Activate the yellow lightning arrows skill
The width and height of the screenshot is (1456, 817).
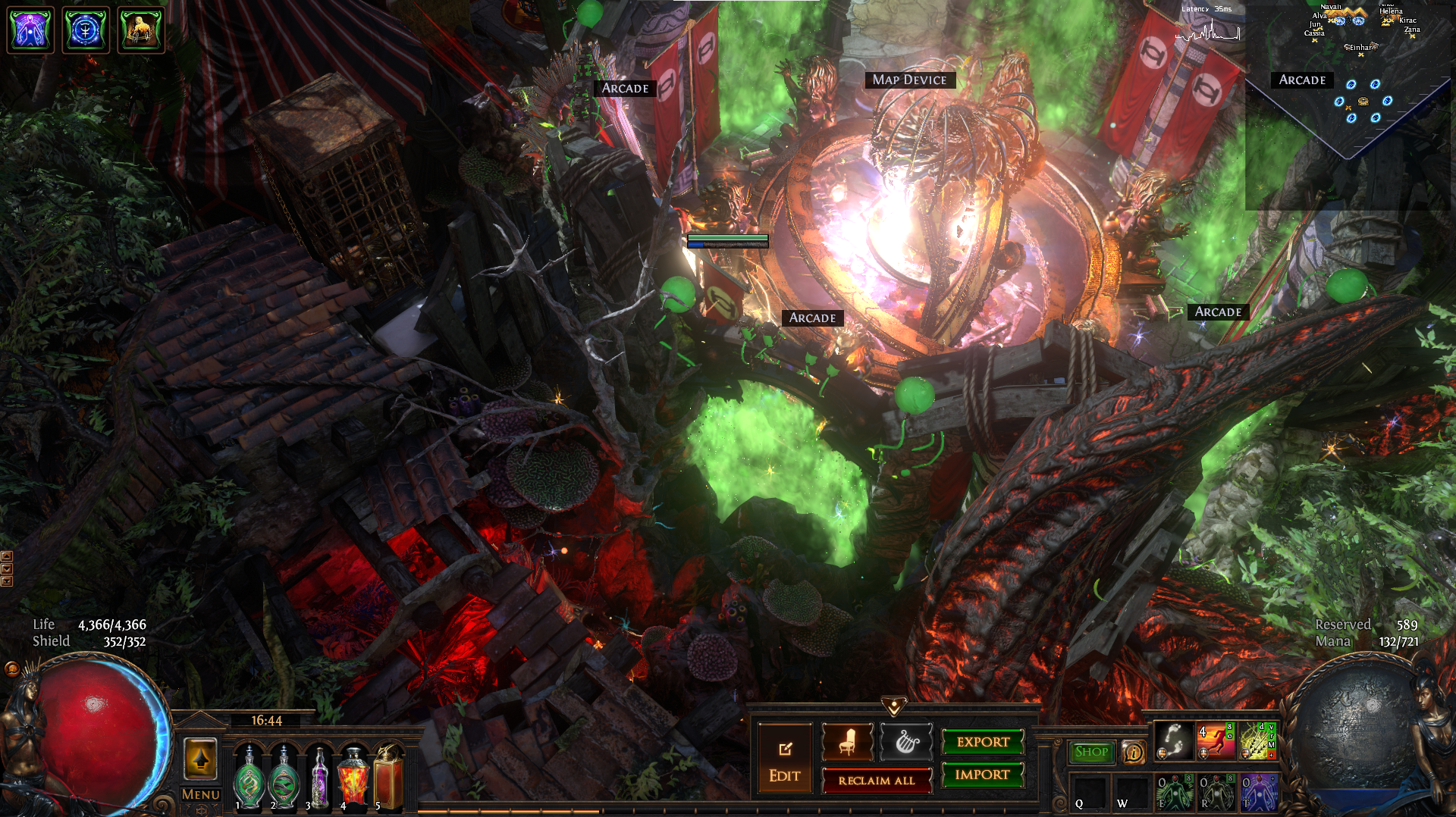click(1258, 740)
